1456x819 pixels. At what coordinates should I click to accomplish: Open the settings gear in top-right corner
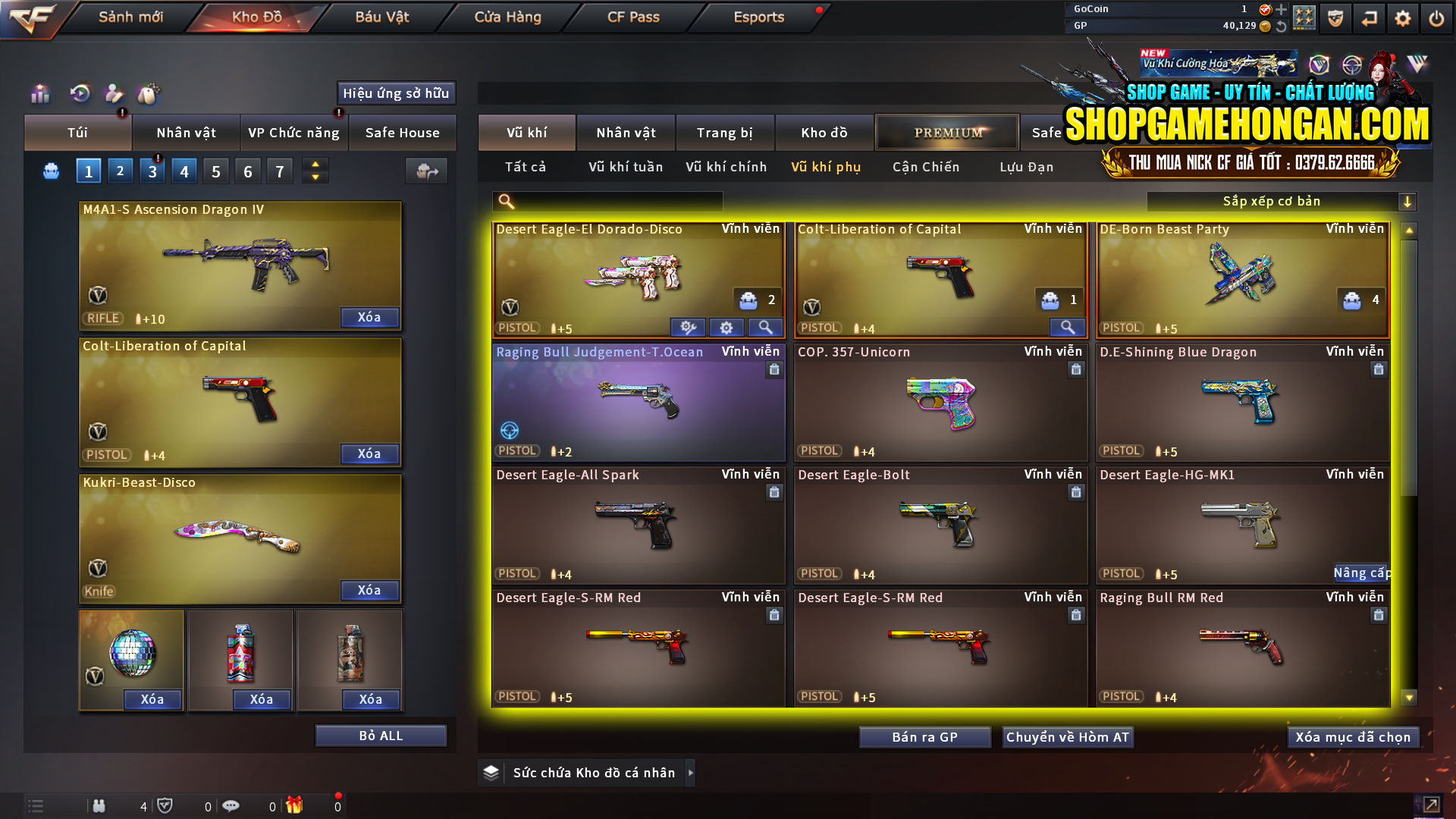(1402, 17)
